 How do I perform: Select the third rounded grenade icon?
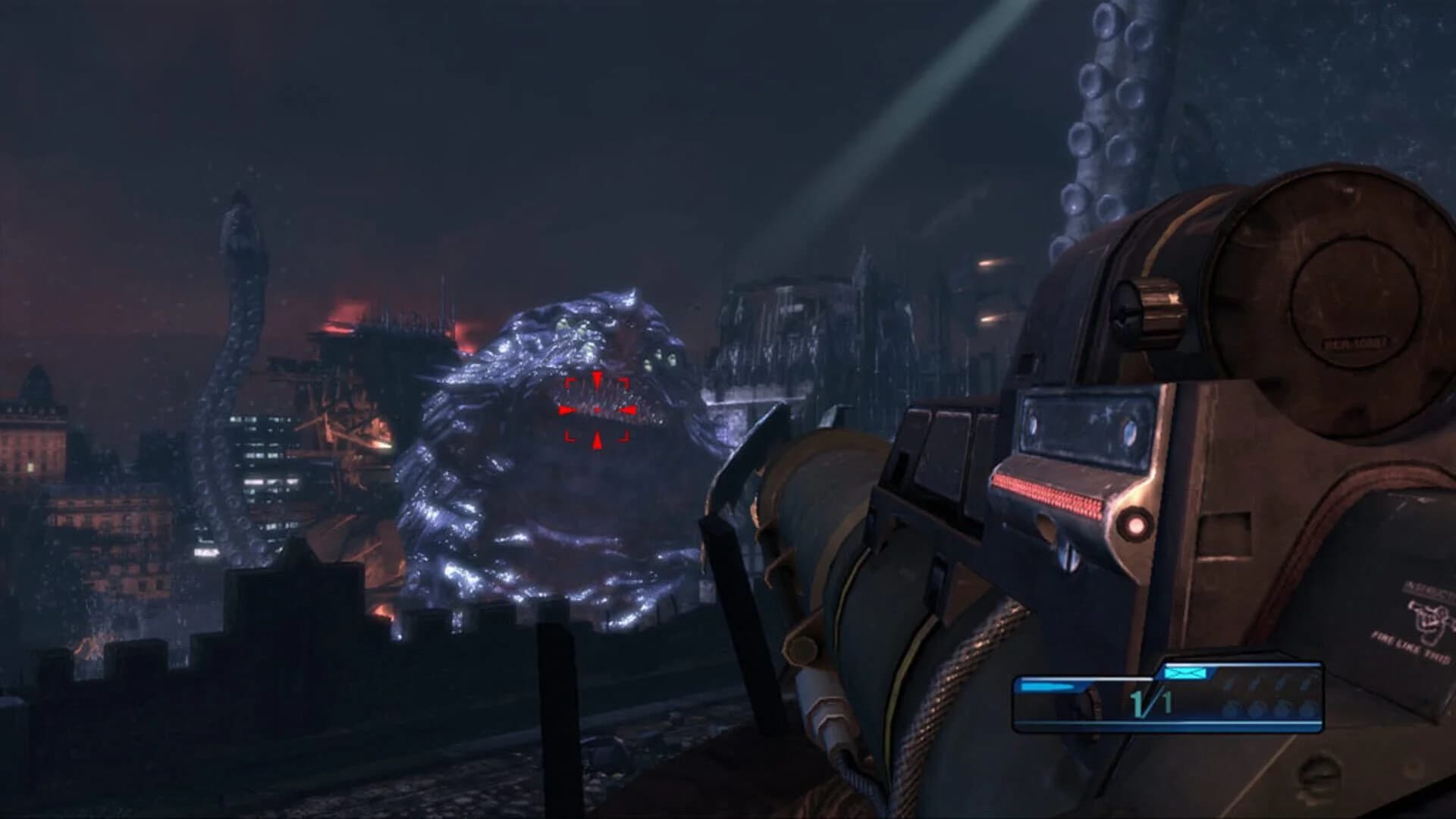coord(1284,707)
